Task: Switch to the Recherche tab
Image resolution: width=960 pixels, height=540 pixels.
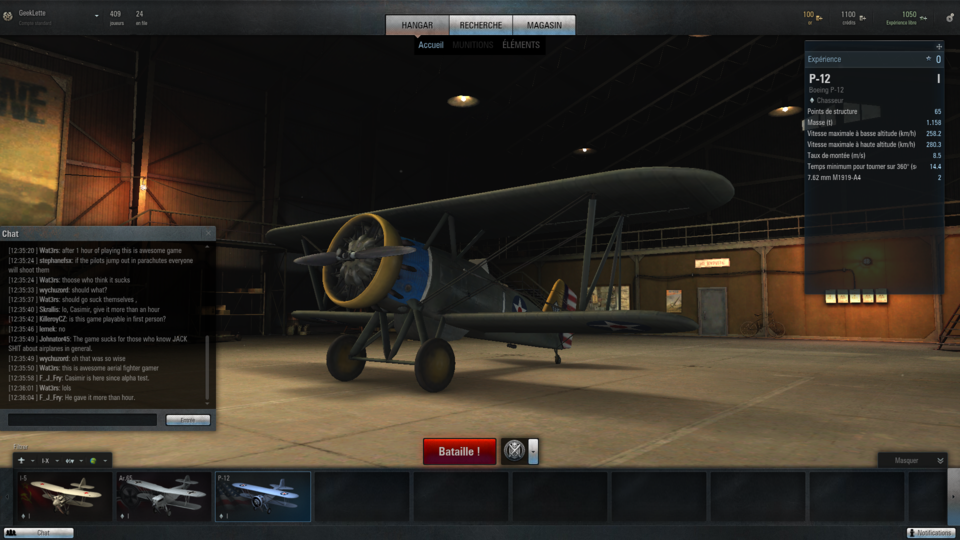Action: coord(481,25)
